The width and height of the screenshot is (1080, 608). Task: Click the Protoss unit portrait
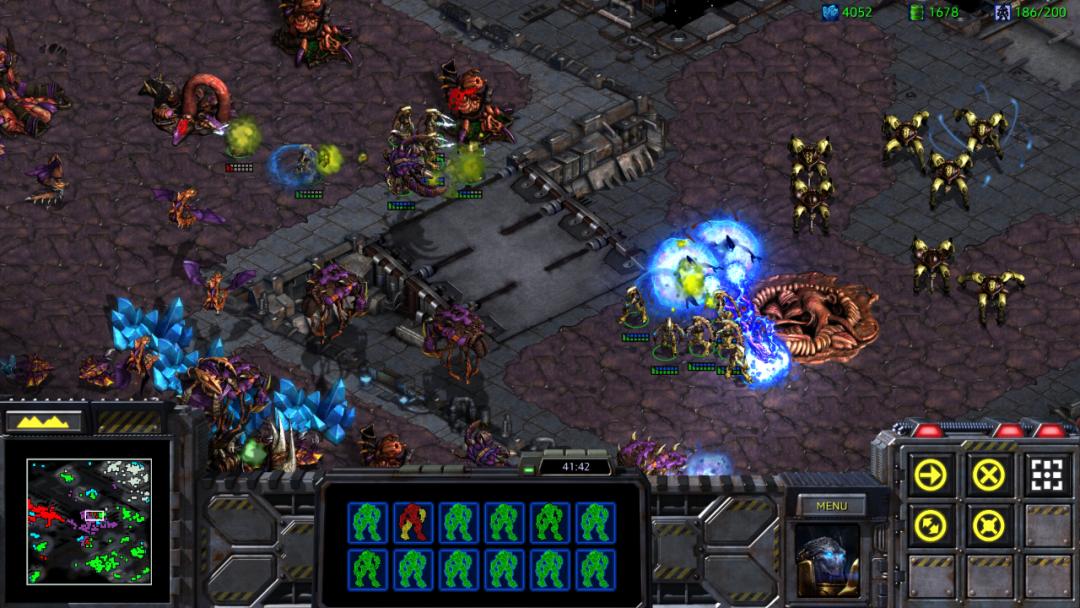[827, 559]
